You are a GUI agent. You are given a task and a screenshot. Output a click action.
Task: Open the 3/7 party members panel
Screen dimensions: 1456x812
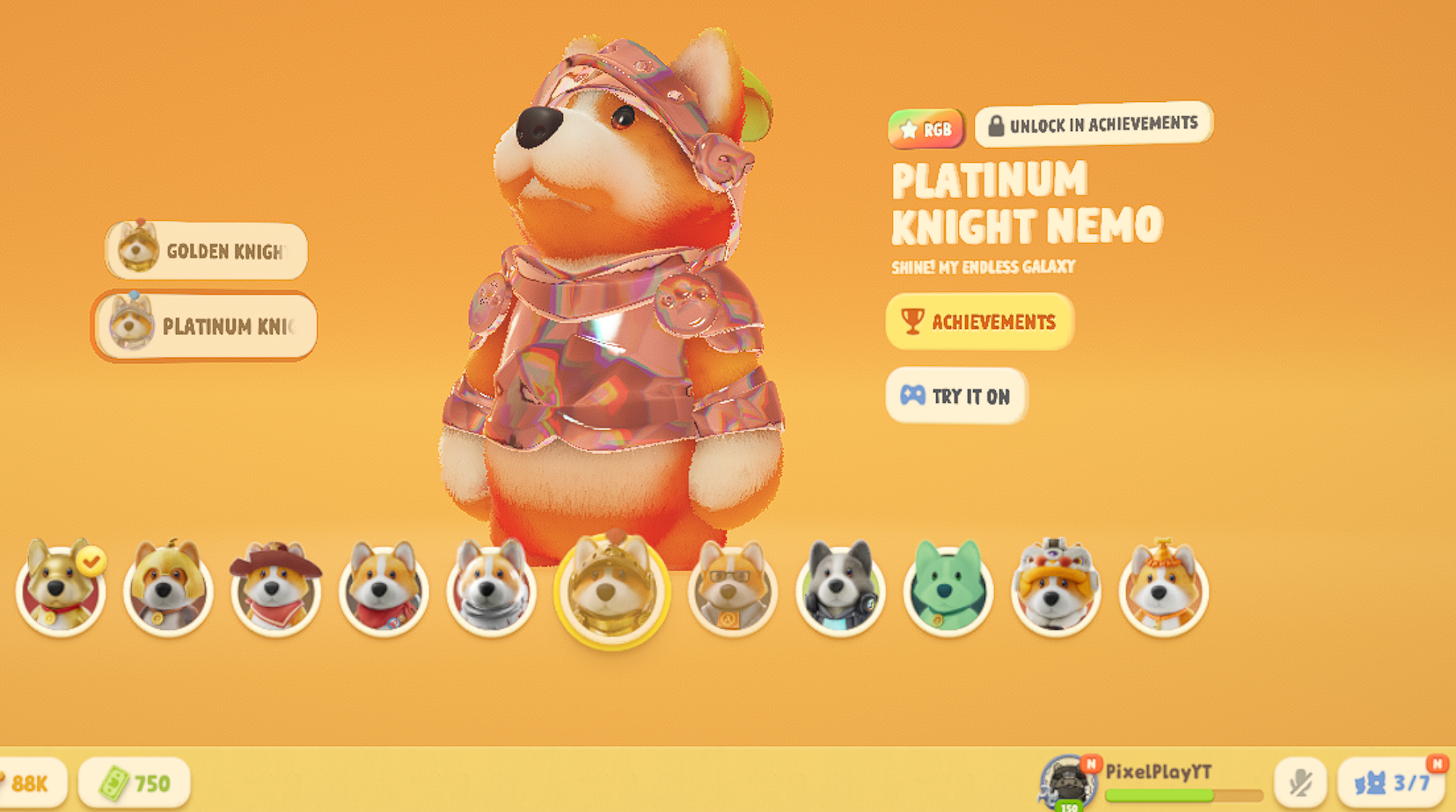(x=1392, y=782)
